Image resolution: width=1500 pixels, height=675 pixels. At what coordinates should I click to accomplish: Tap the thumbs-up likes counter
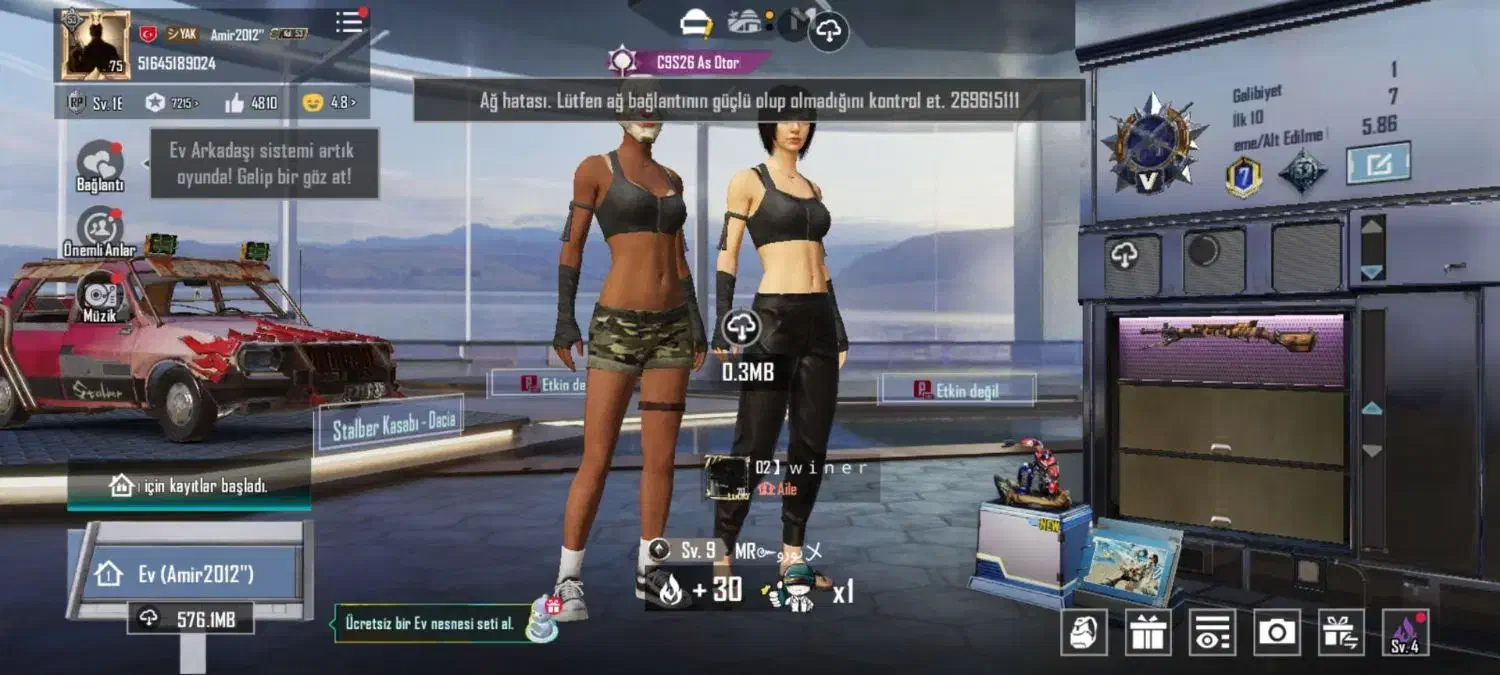click(251, 103)
